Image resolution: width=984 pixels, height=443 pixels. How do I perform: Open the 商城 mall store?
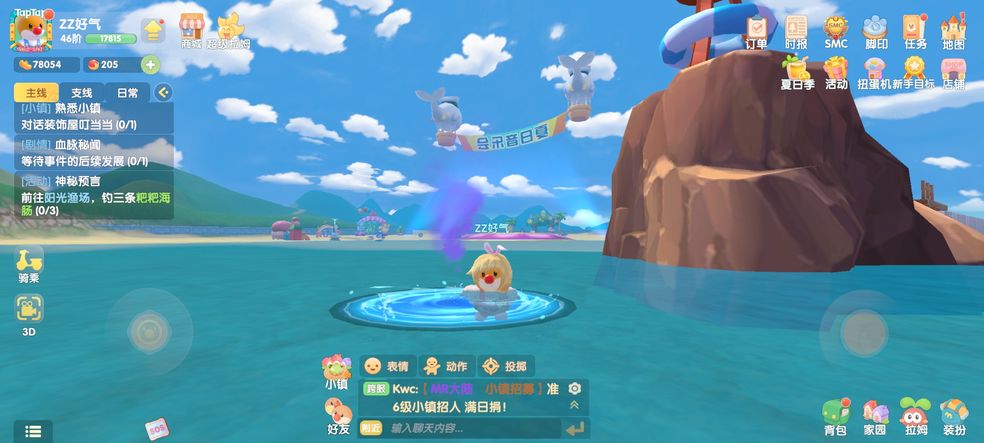(x=192, y=30)
